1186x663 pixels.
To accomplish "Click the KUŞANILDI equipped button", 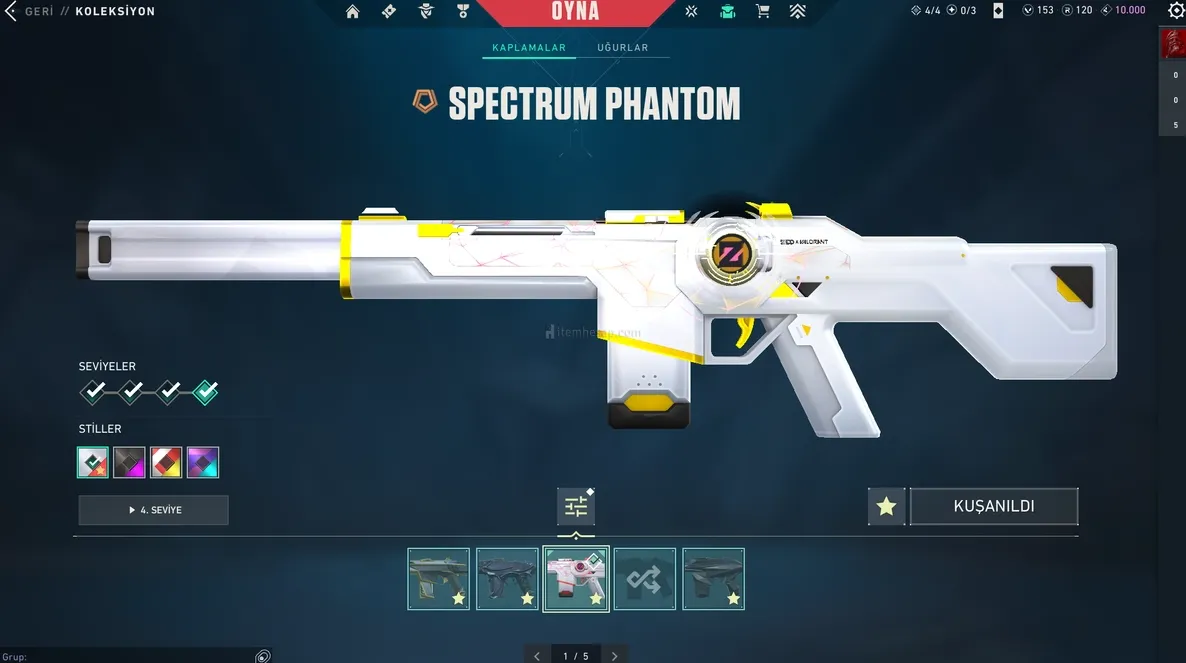I will 993,506.
